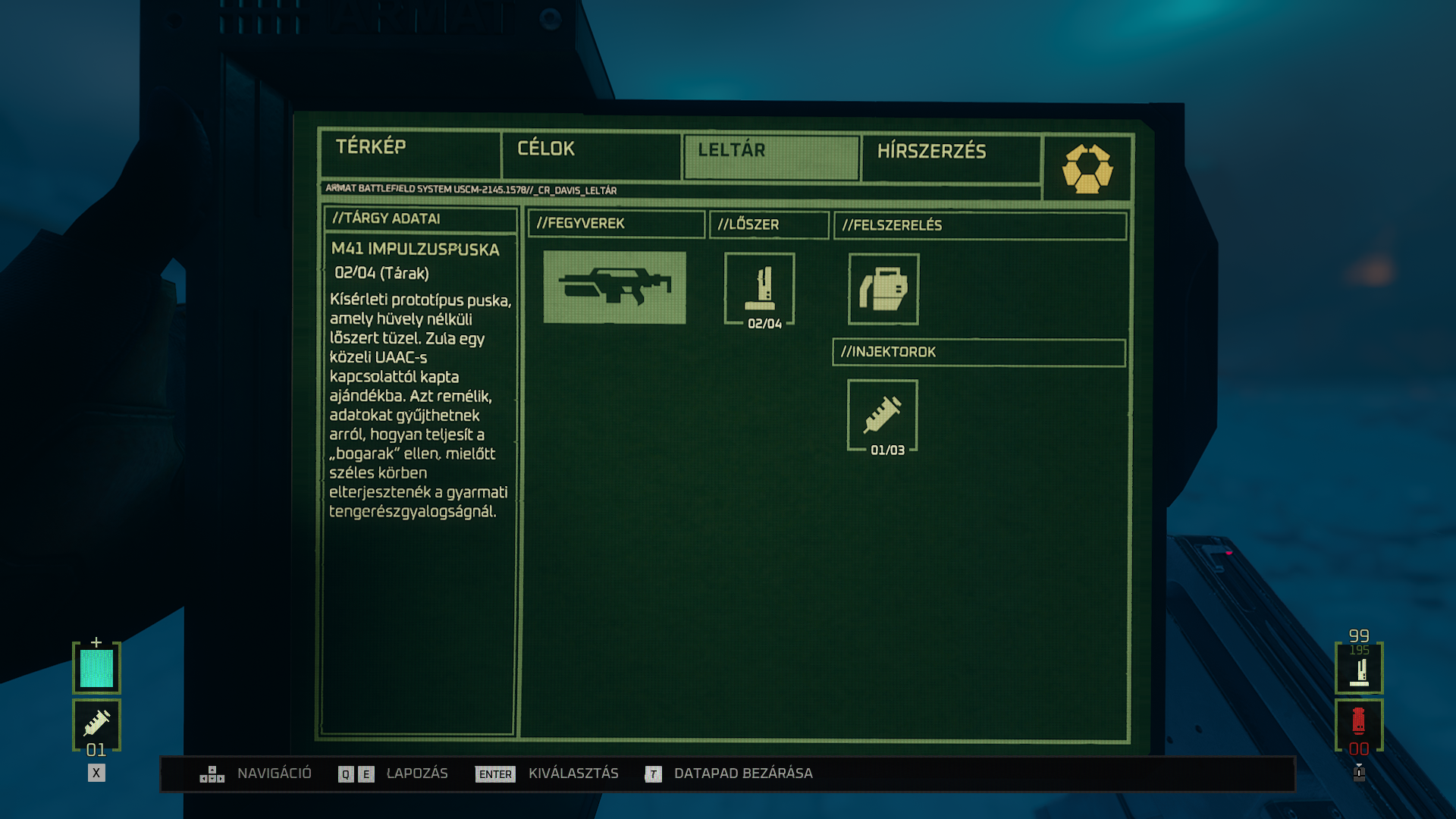Switch to the TÉRKÉP tab
The height and width of the screenshot is (819, 1456).
point(409,154)
